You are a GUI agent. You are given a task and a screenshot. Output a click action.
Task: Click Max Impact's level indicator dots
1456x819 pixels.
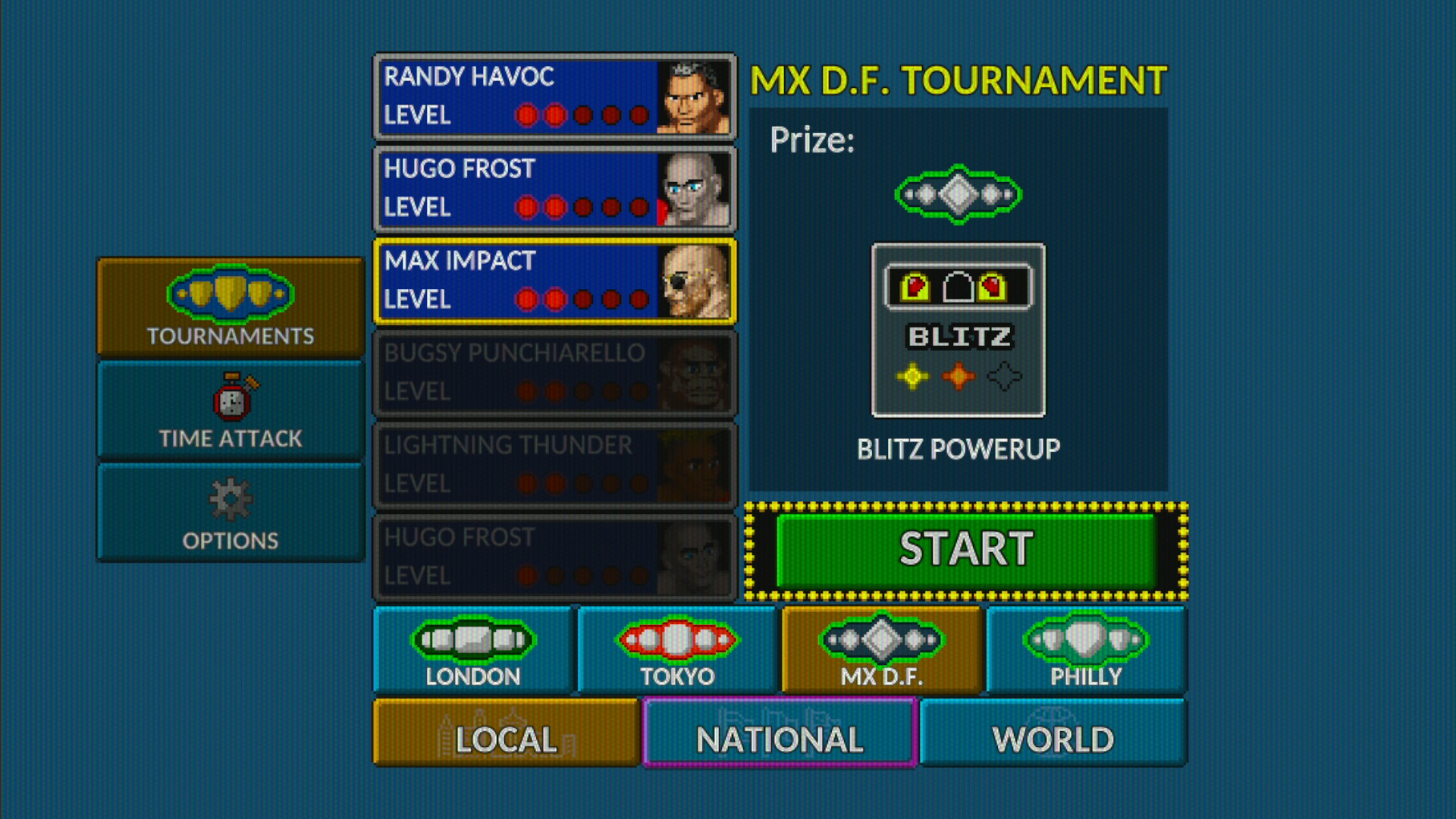pos(584,300)
